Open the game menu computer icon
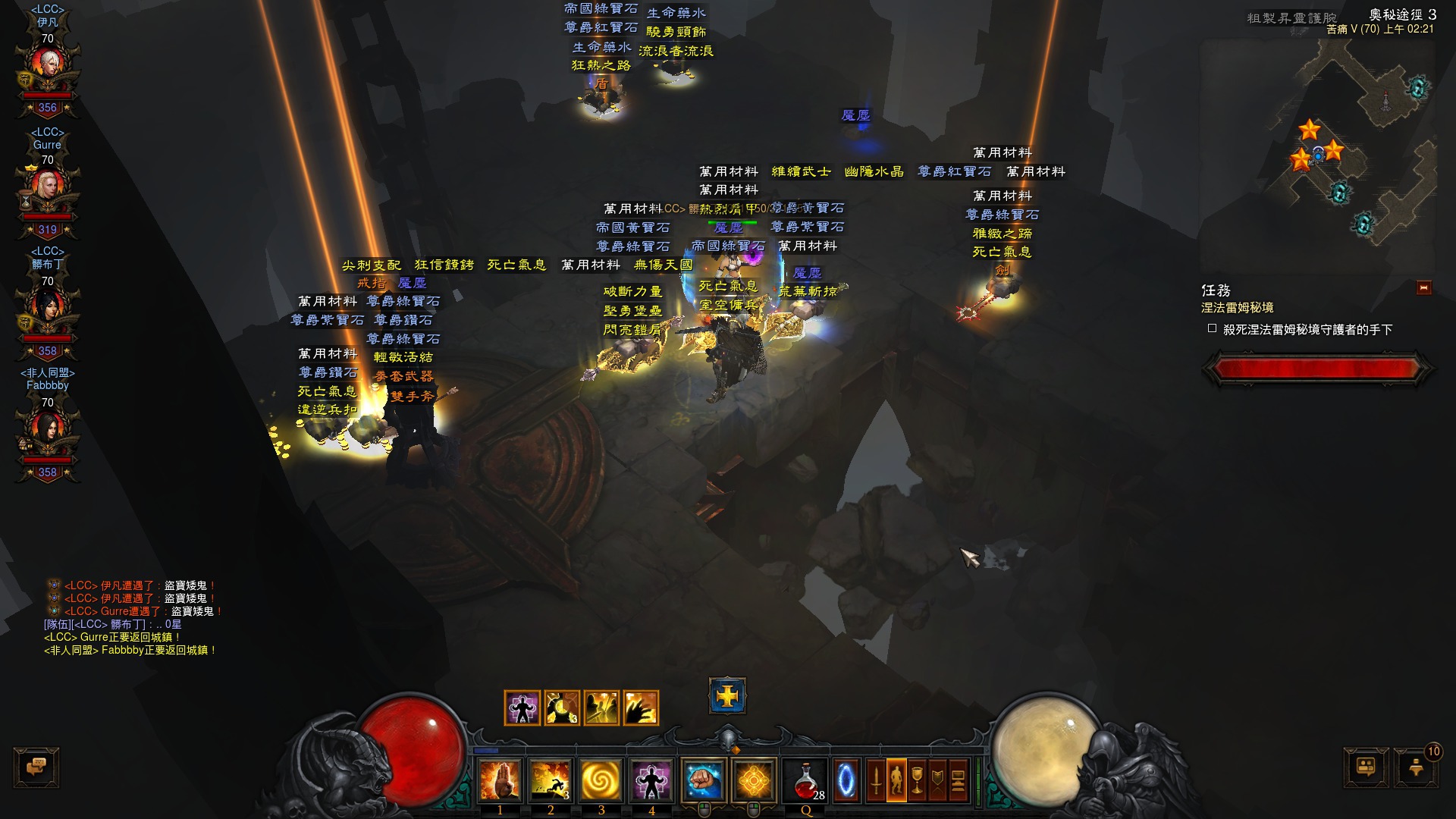Viewport: 1456px width, 819px height. pyautogui.click(x=958, y=780)
